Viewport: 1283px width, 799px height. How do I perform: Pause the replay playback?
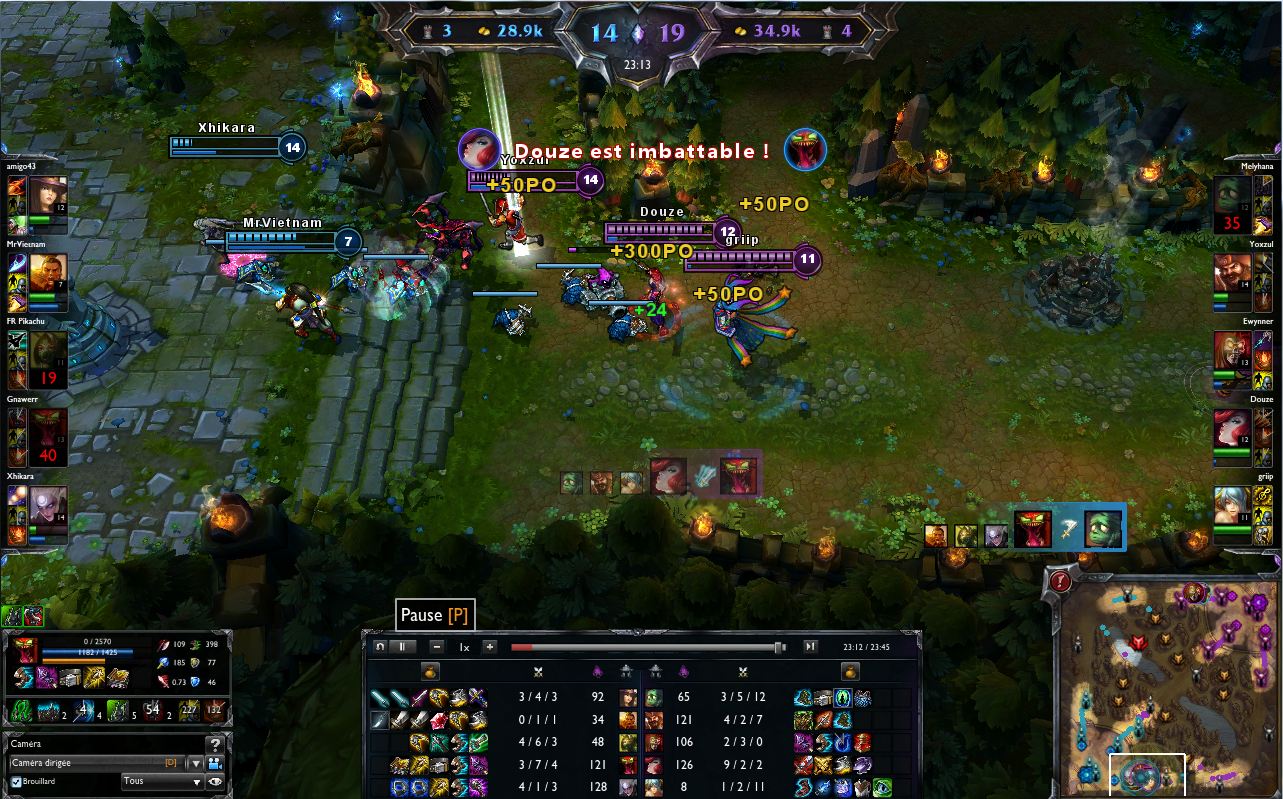tap(402, 647)
